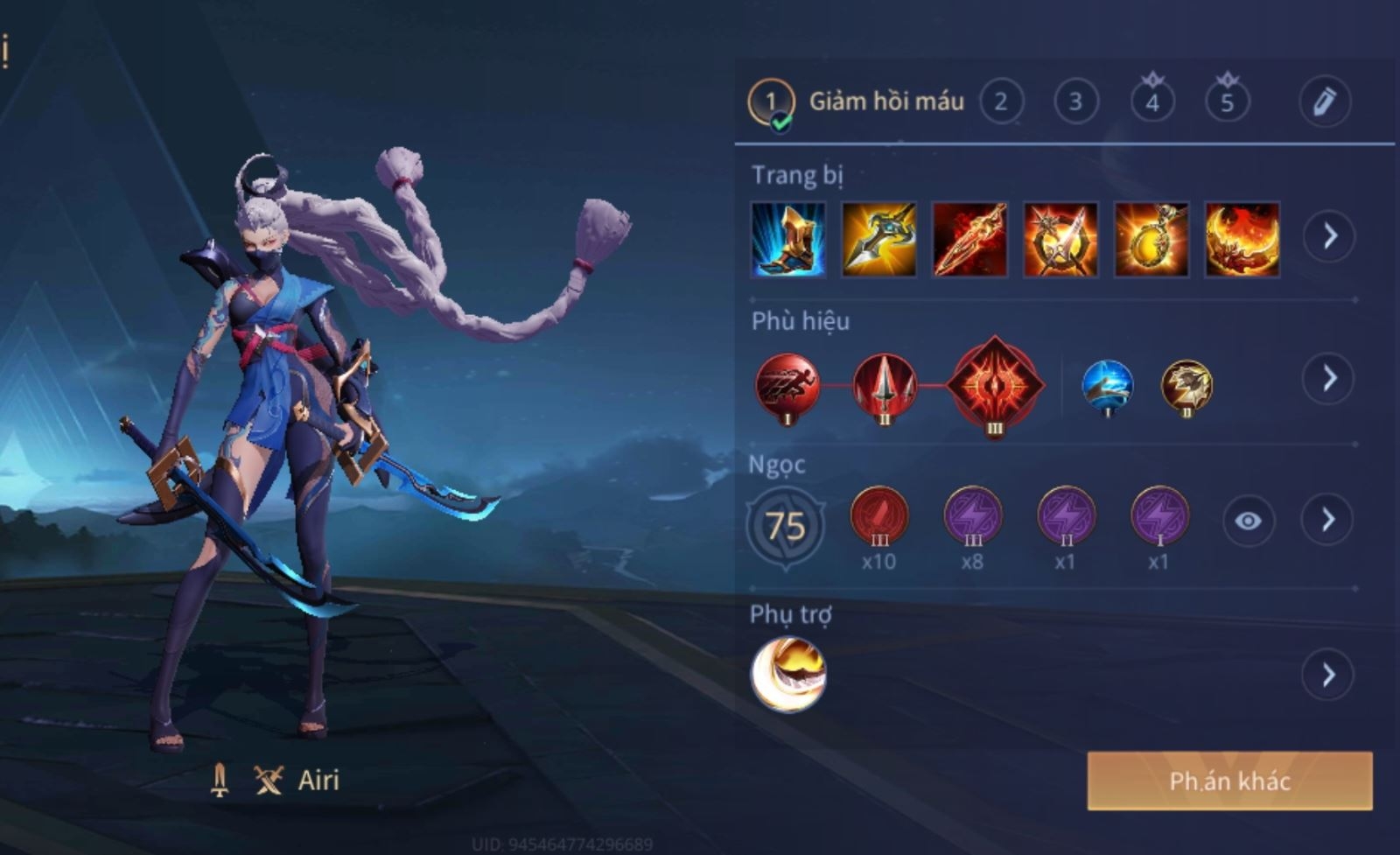The width and height of the screenshot is (1400, 855).
Task: Open the Trang bị equipment details arrow
Action: 1329,235
